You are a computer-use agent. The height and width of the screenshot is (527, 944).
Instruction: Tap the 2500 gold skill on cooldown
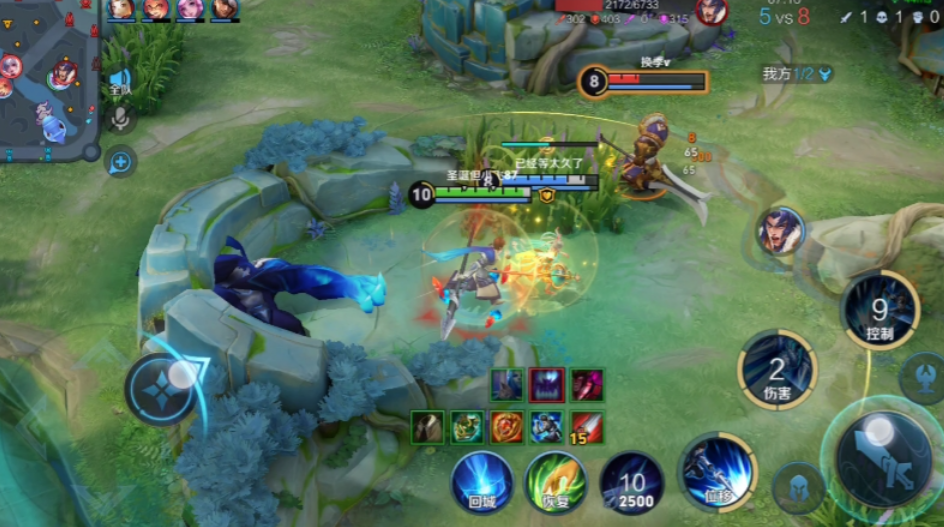pyautogui.click(x=632, y=483)
